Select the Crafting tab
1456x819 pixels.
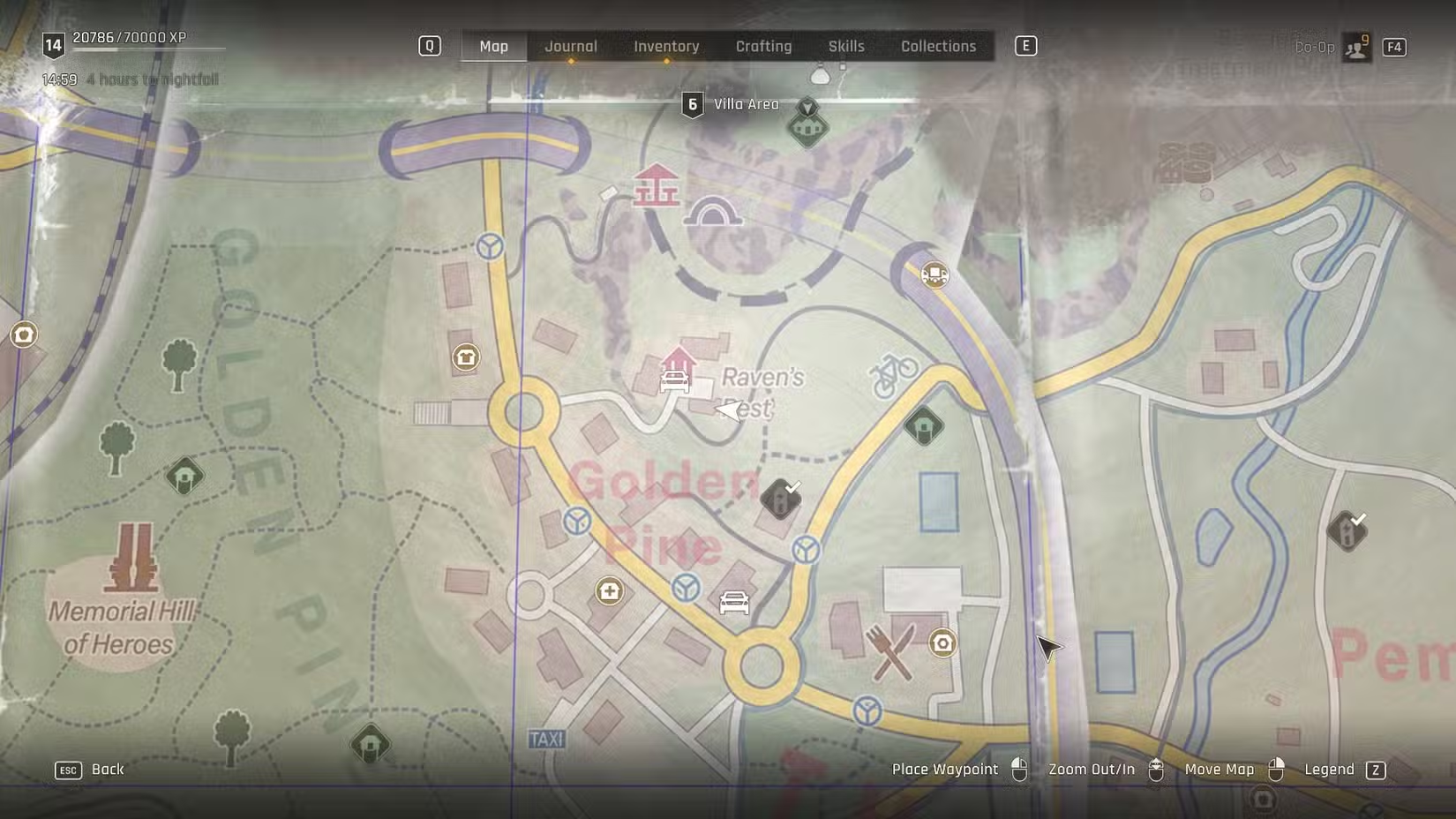tap(763, 47)
